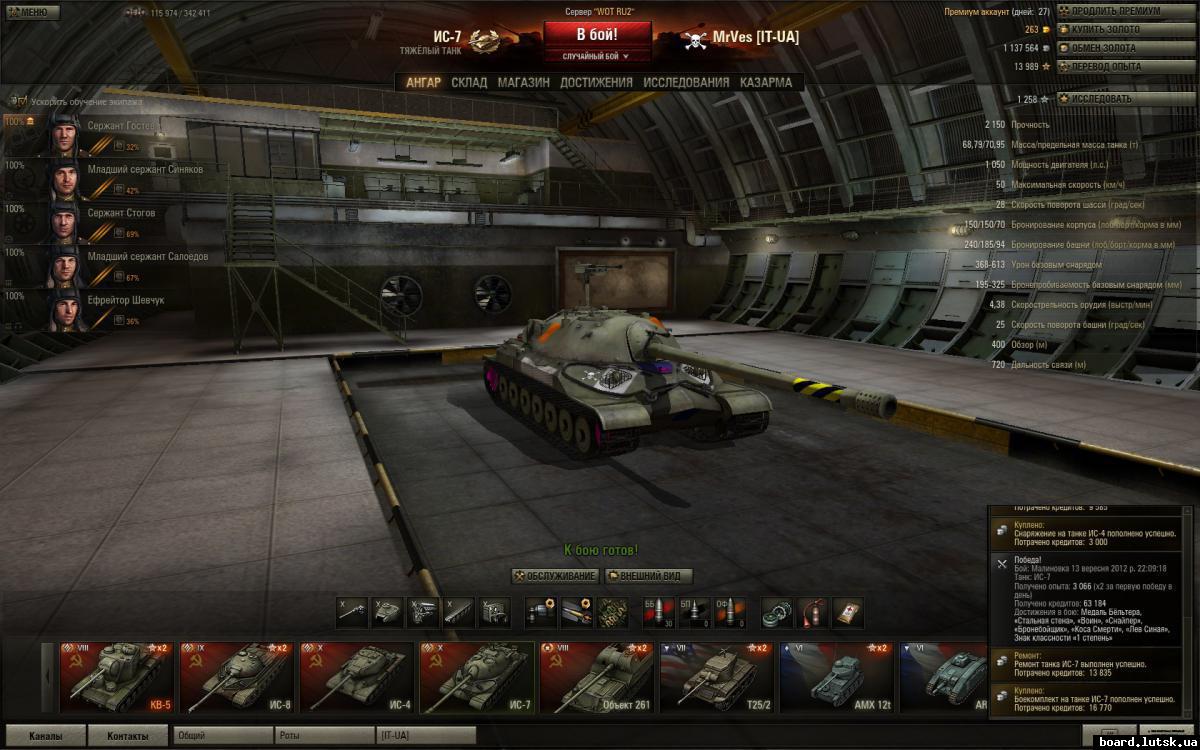The height and width of the screenshot is (750, 1200).
Task: Start the battle with В бой!
Action: tap(597, 35)
